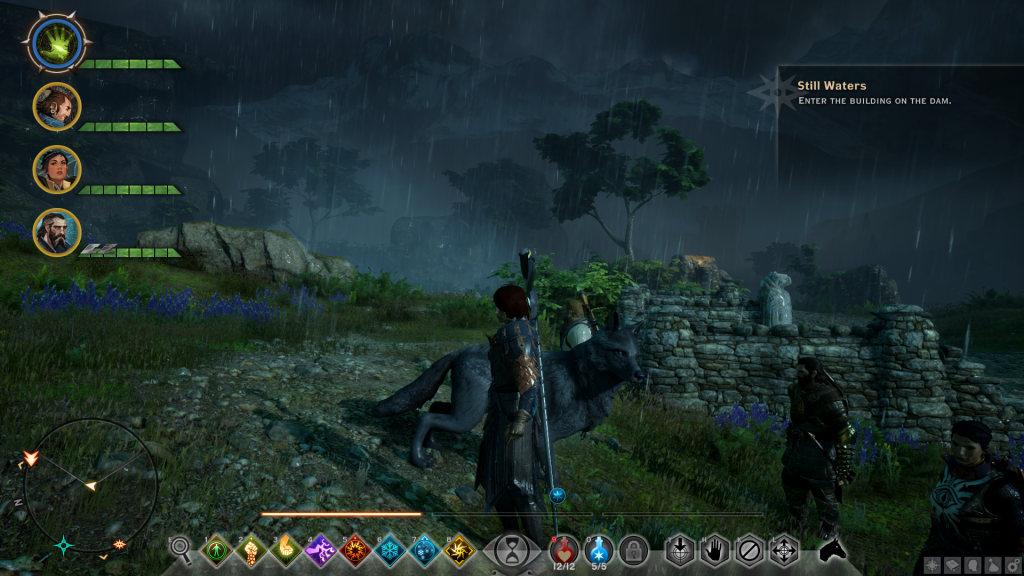Select the green glowing hand character portrait

56,42
